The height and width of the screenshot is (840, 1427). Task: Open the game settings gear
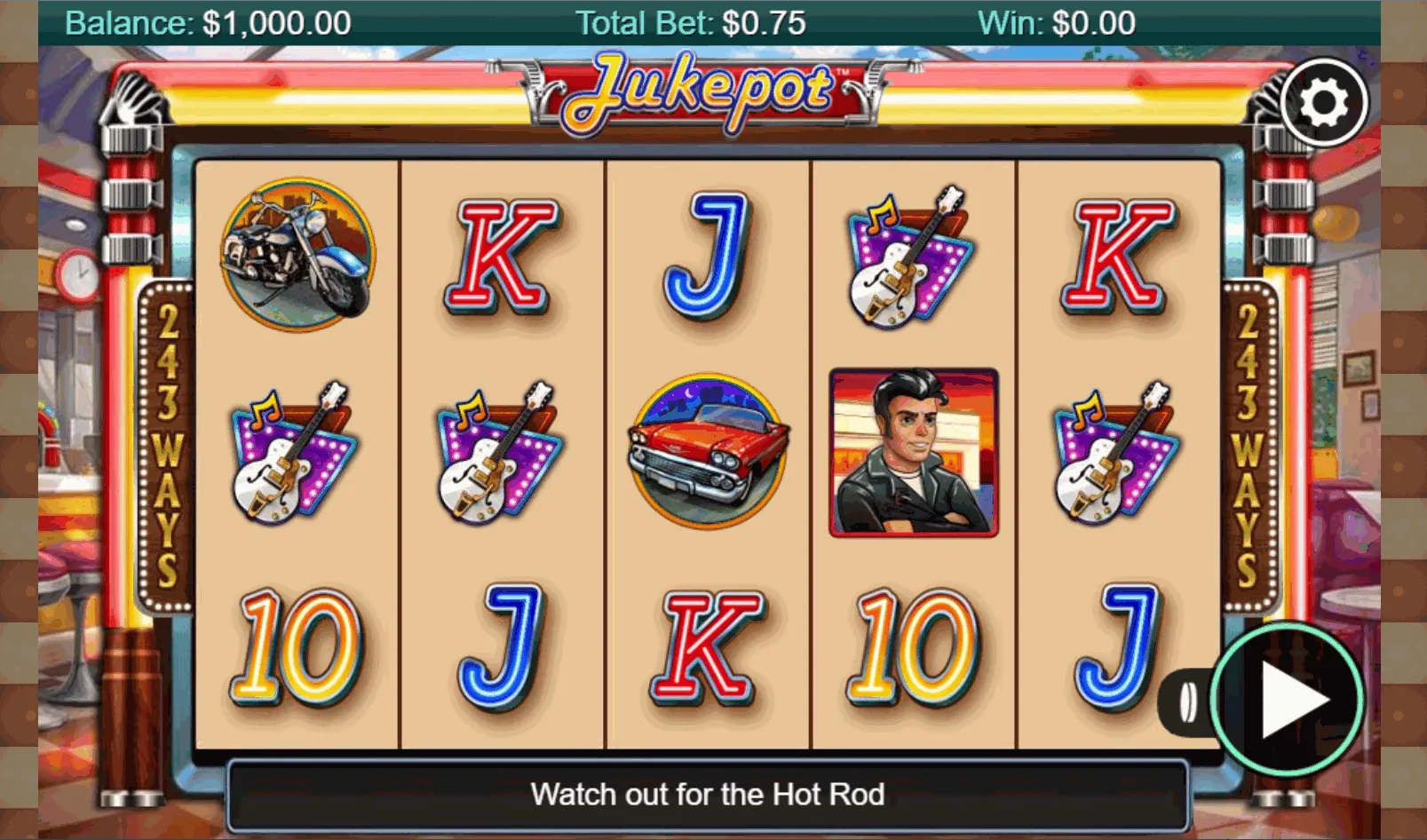coord(1324,101)
